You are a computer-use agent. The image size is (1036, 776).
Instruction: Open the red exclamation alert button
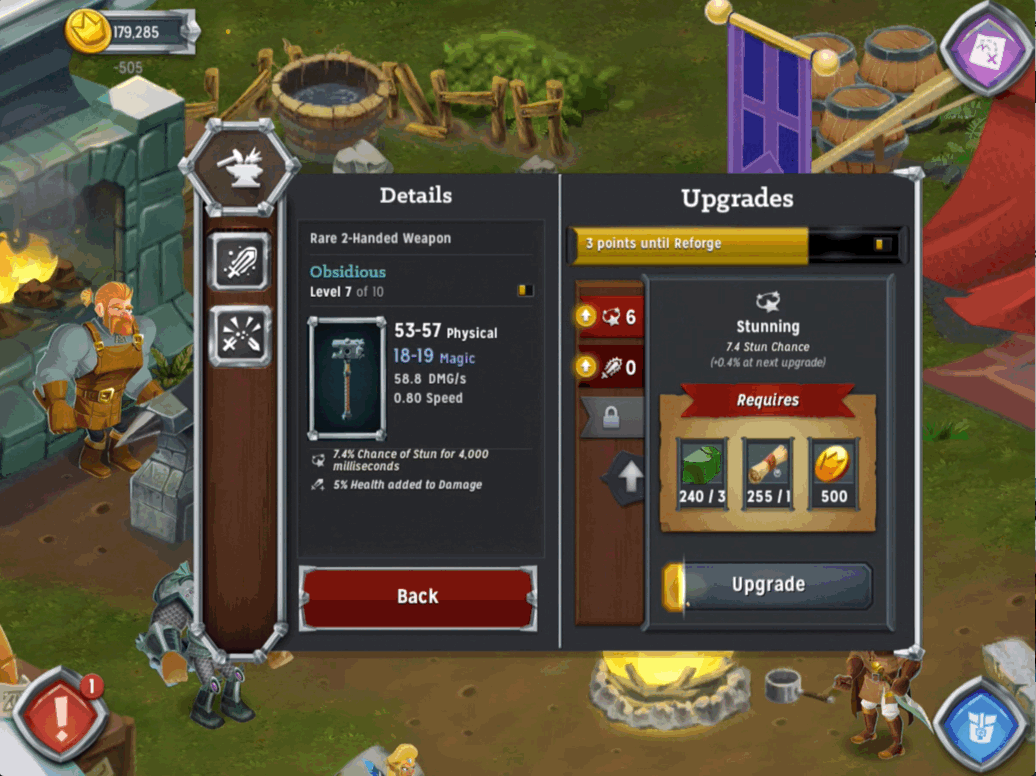point(58,716)
